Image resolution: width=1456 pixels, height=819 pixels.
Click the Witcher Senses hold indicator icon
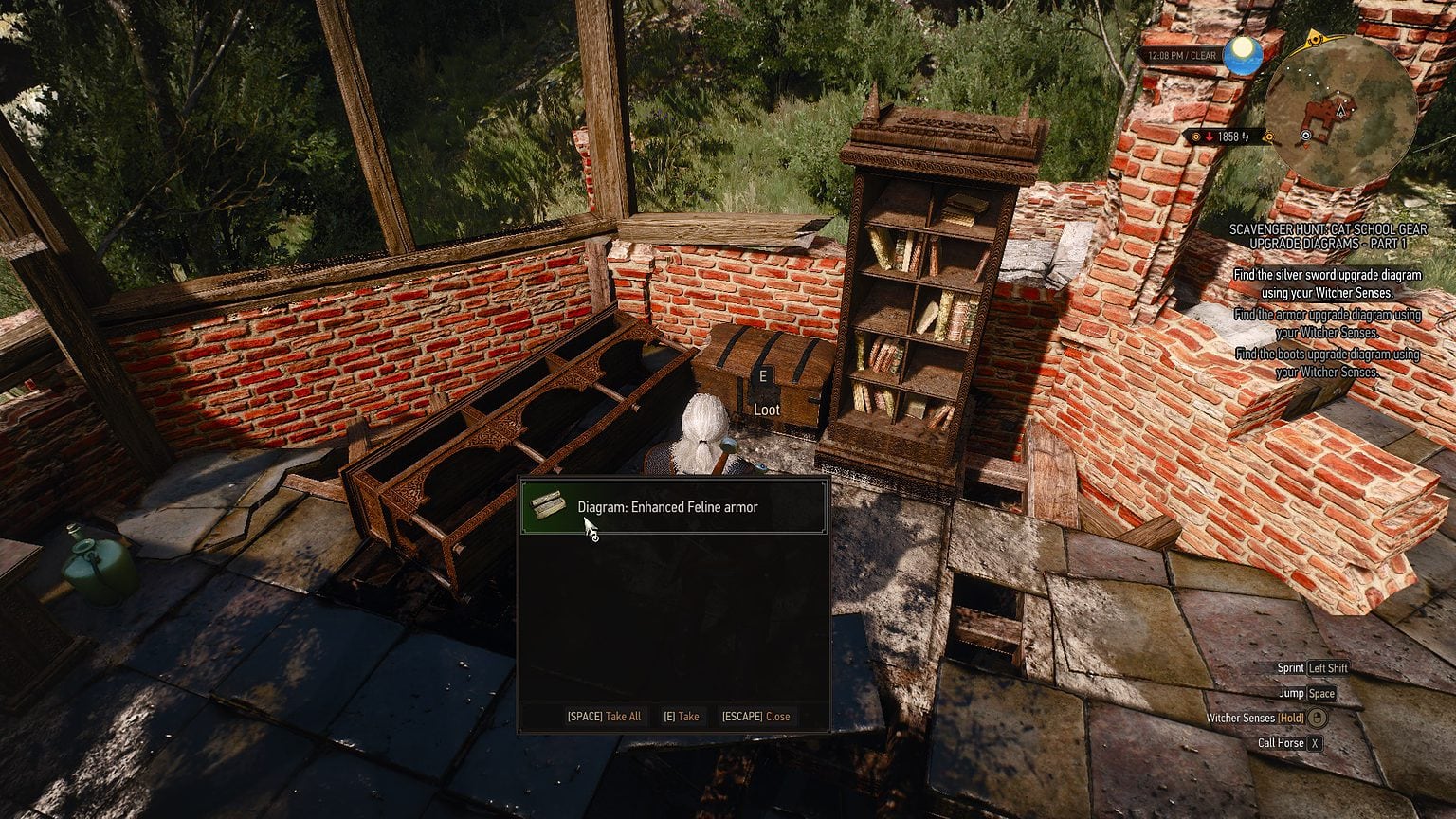point(1317,719)
